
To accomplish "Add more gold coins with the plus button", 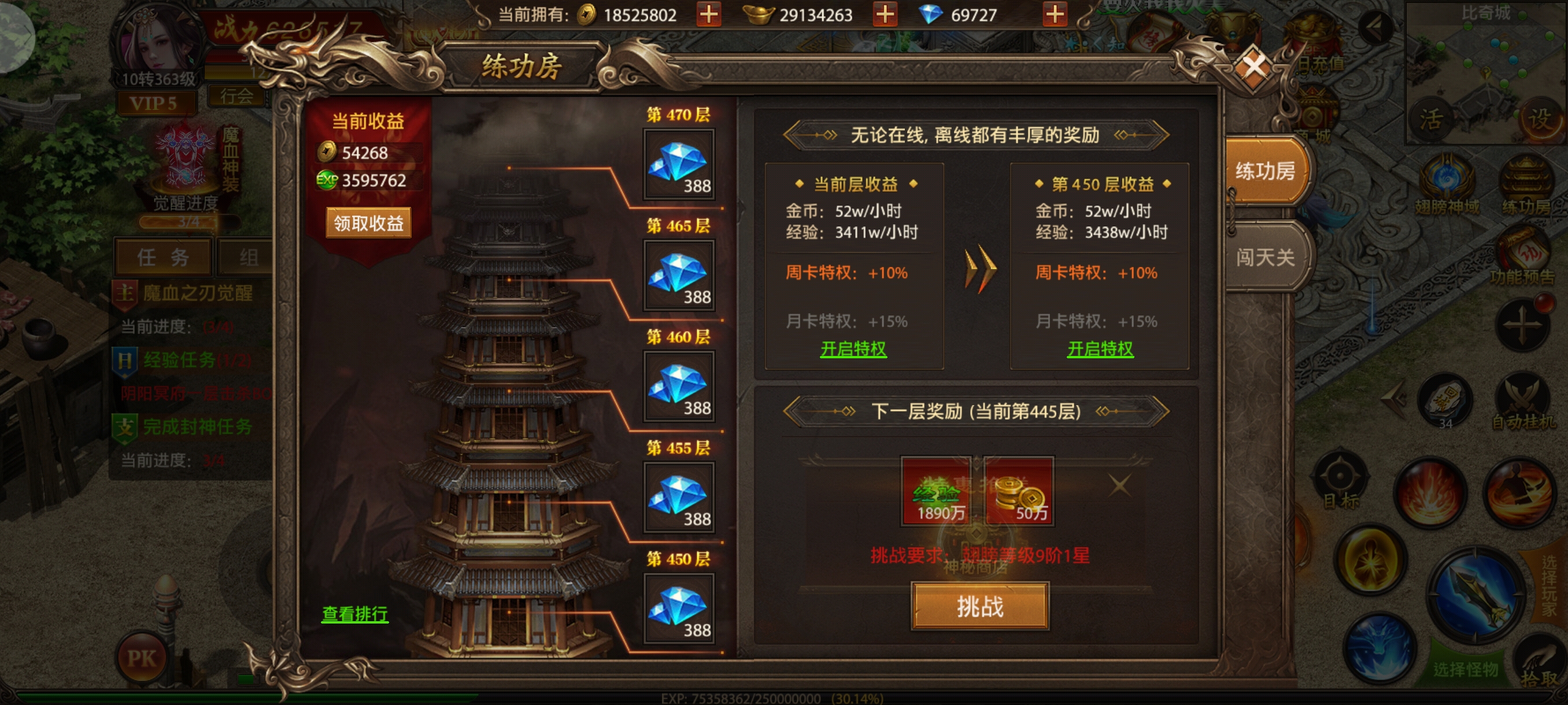I will coord(708,14).
